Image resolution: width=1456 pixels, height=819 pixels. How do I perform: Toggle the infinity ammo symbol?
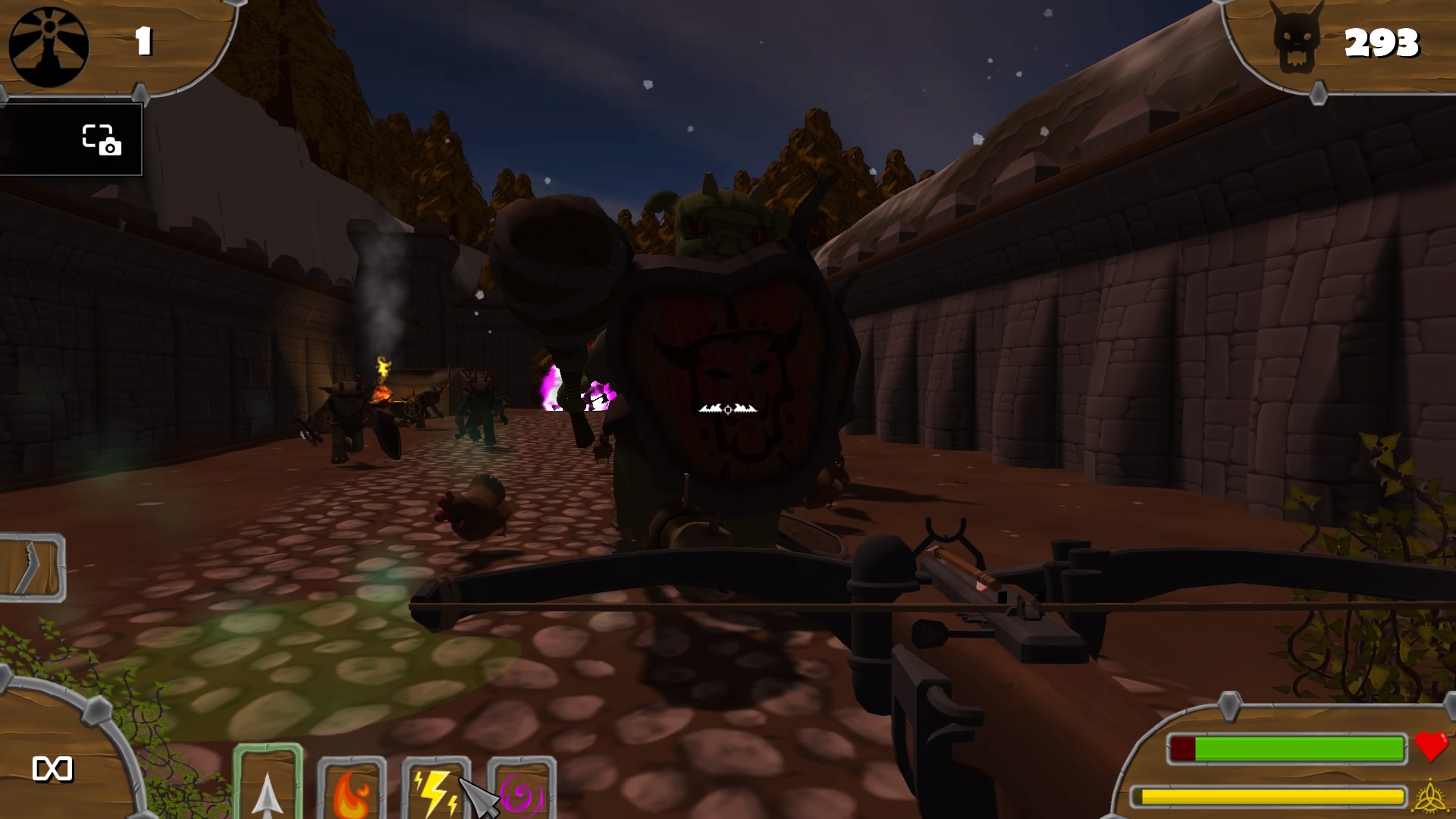coord(53,770)
